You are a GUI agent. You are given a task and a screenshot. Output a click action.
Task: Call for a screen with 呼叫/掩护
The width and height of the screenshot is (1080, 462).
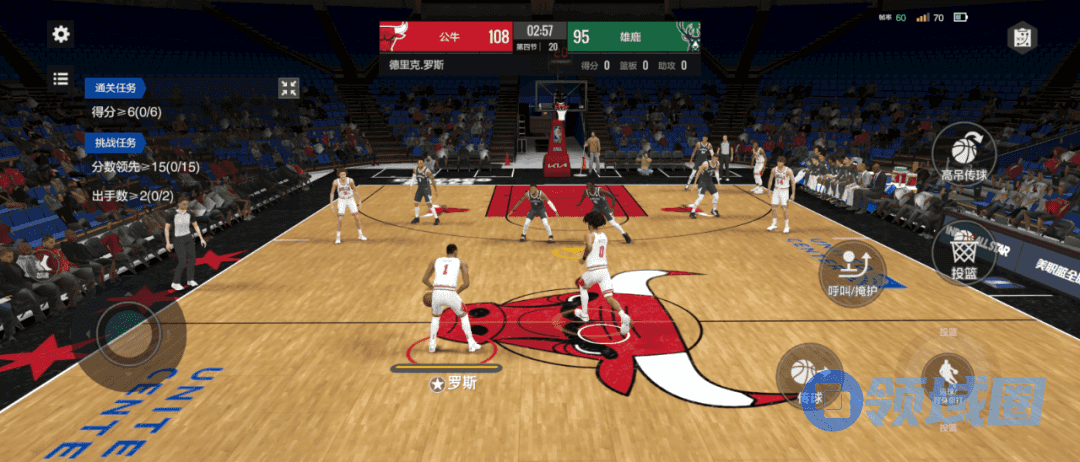[x=852, y=272]
